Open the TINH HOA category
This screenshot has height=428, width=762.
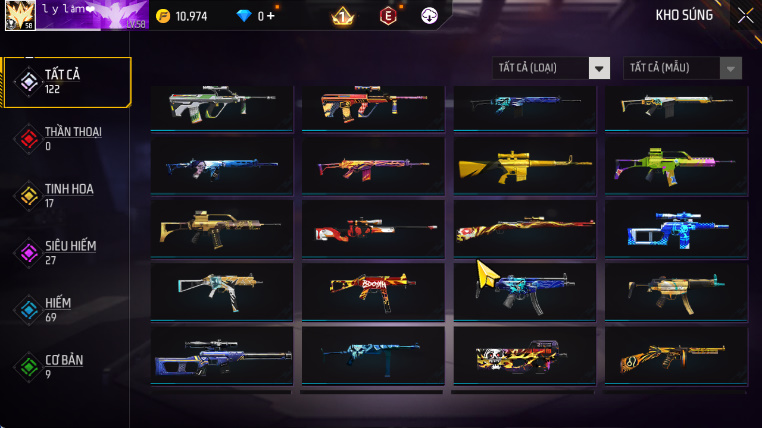click(67, 195)
